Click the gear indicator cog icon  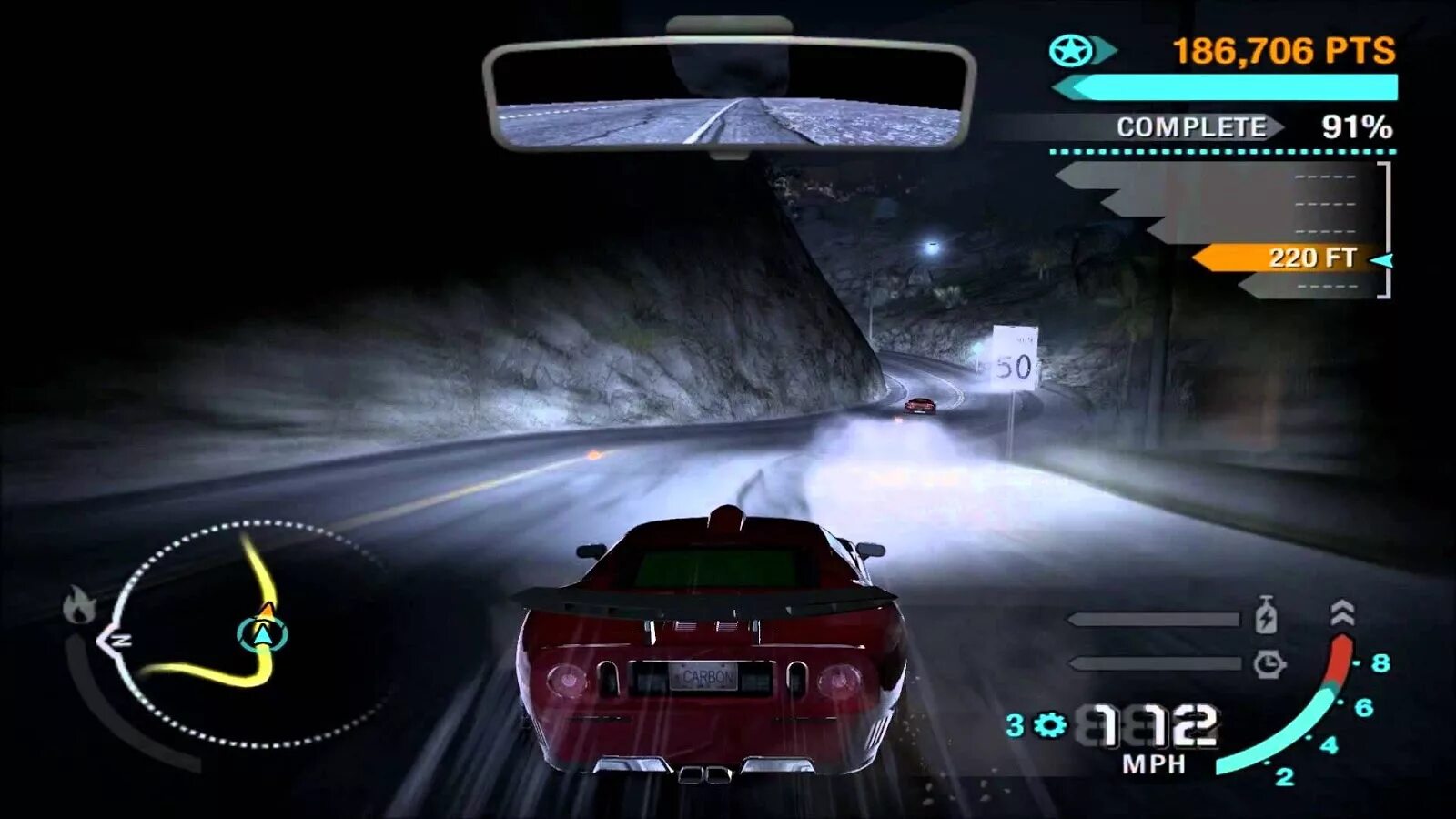coord(1049,725)
